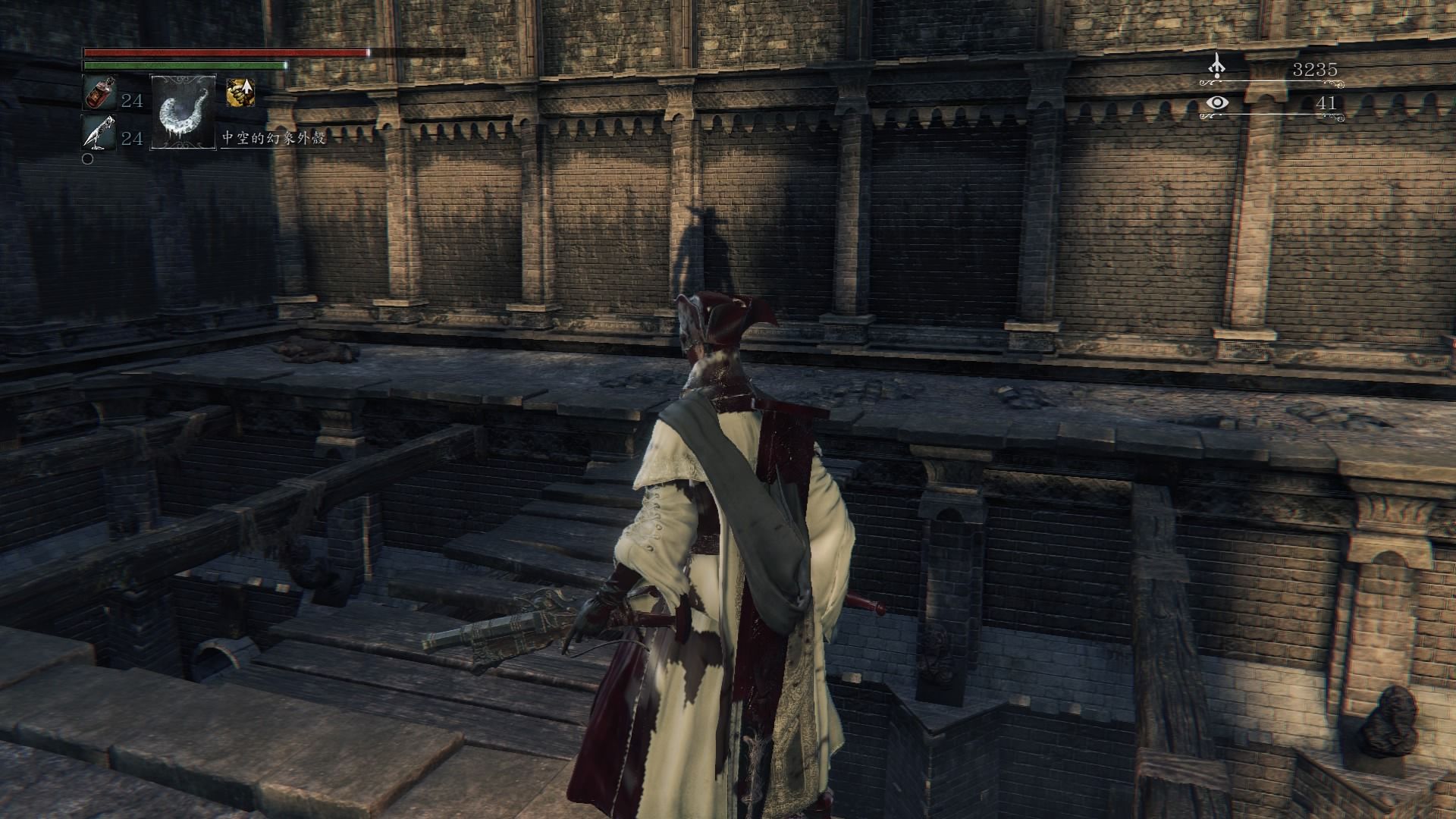Image resolution: width=1456 pixels, height=819 pixels.
Task: Select the quicksilver bullet icon
Action: point(99,134)
